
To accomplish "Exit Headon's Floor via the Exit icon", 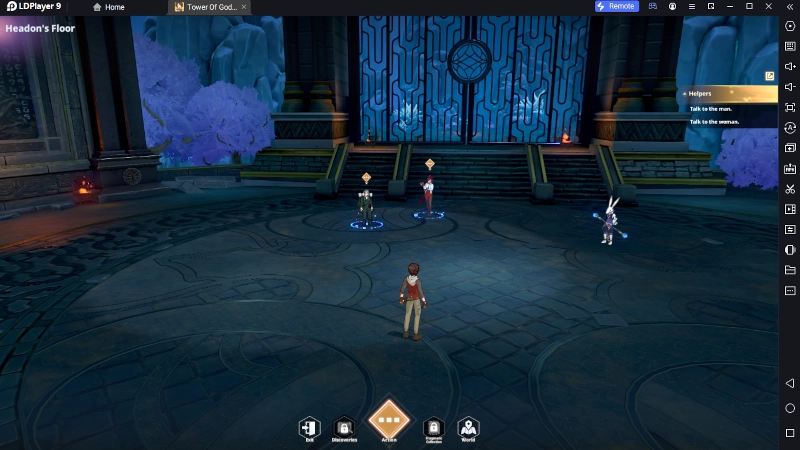I will point(310,428).
